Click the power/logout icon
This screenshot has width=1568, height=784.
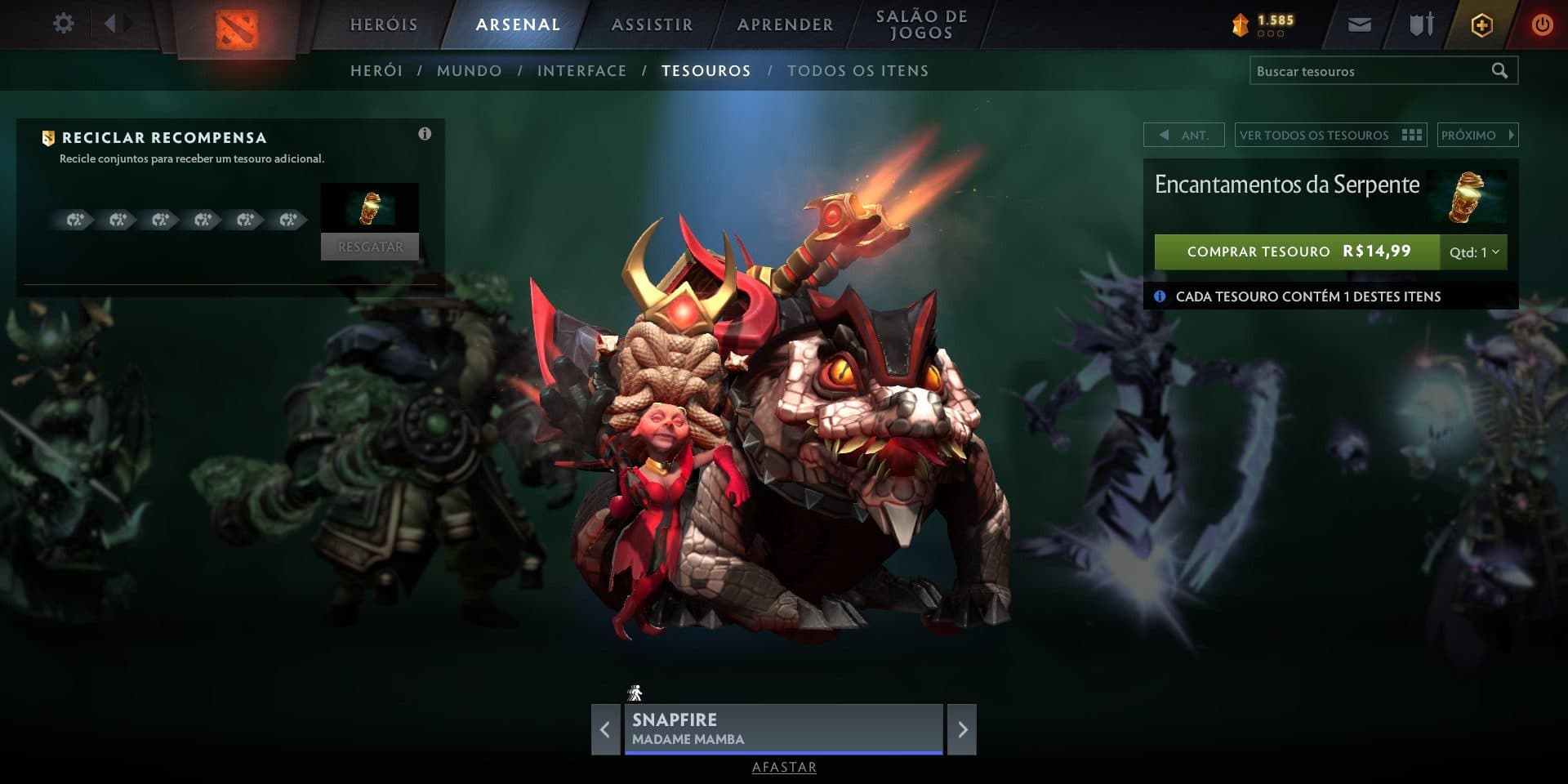1542,24
